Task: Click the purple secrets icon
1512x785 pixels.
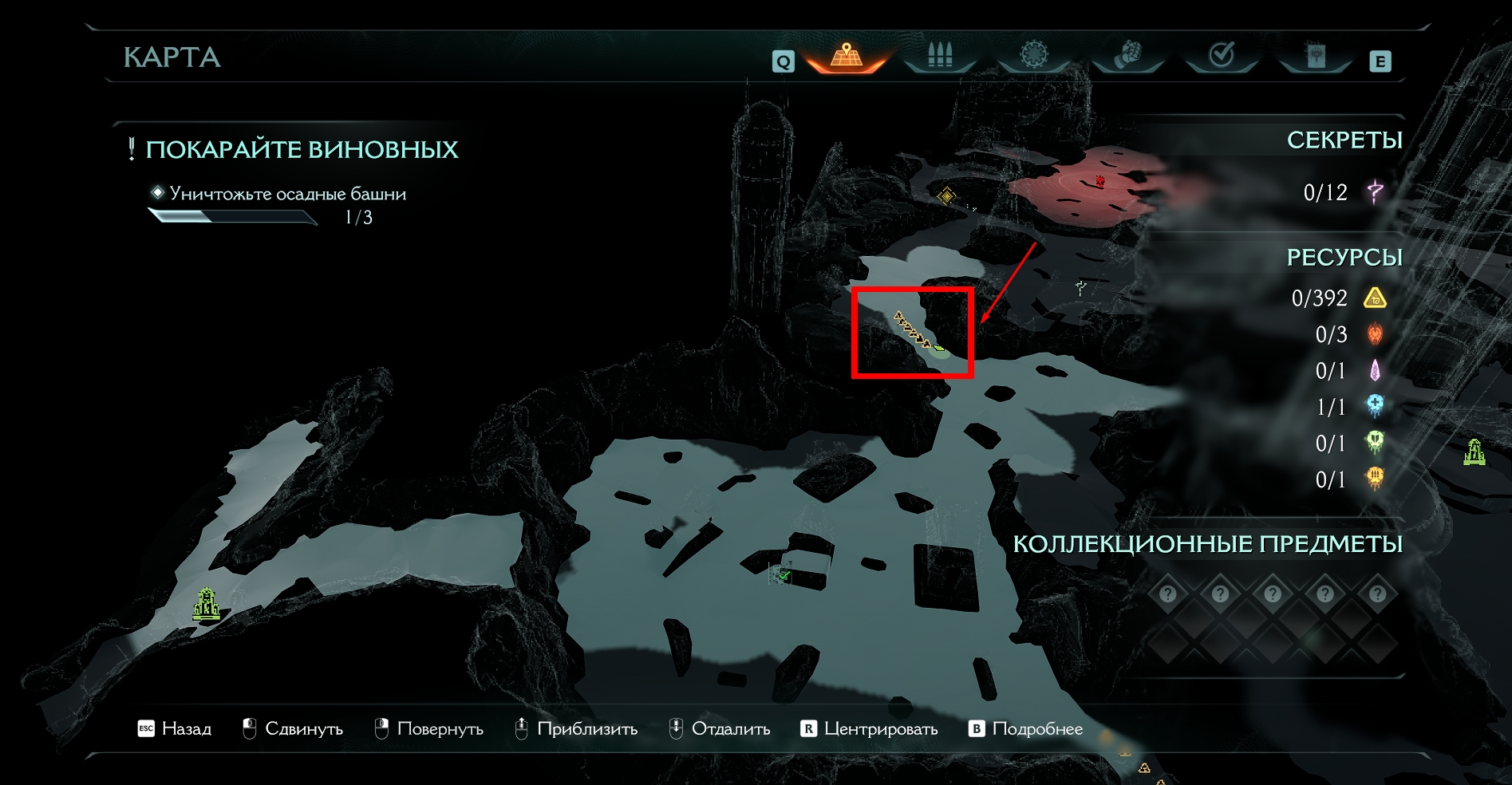Action: (1375, 191)
